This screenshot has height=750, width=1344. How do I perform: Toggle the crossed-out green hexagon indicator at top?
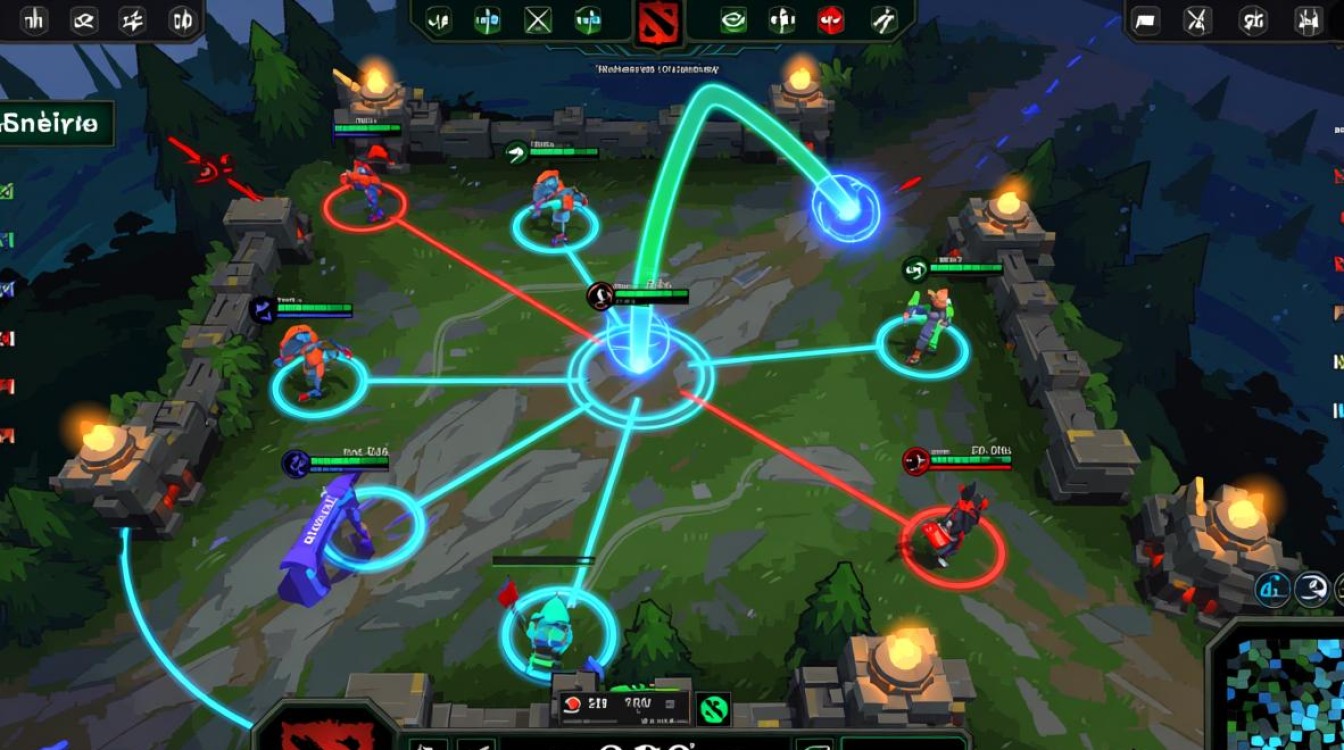pos(536,17)
